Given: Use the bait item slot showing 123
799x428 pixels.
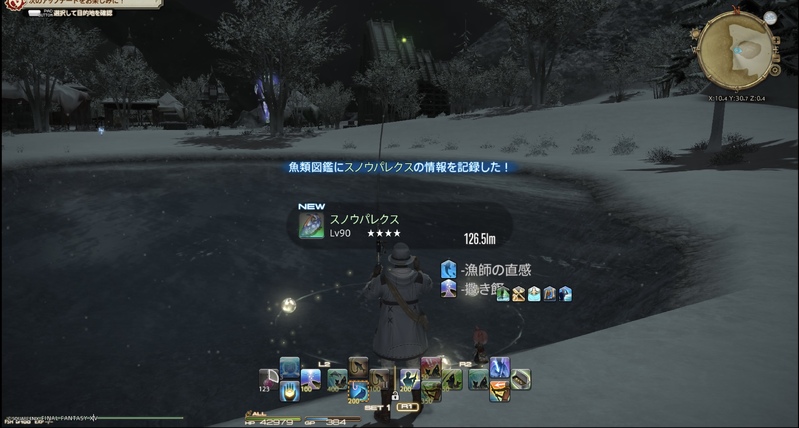Looking at the screenshot, I should click(268, 380).
